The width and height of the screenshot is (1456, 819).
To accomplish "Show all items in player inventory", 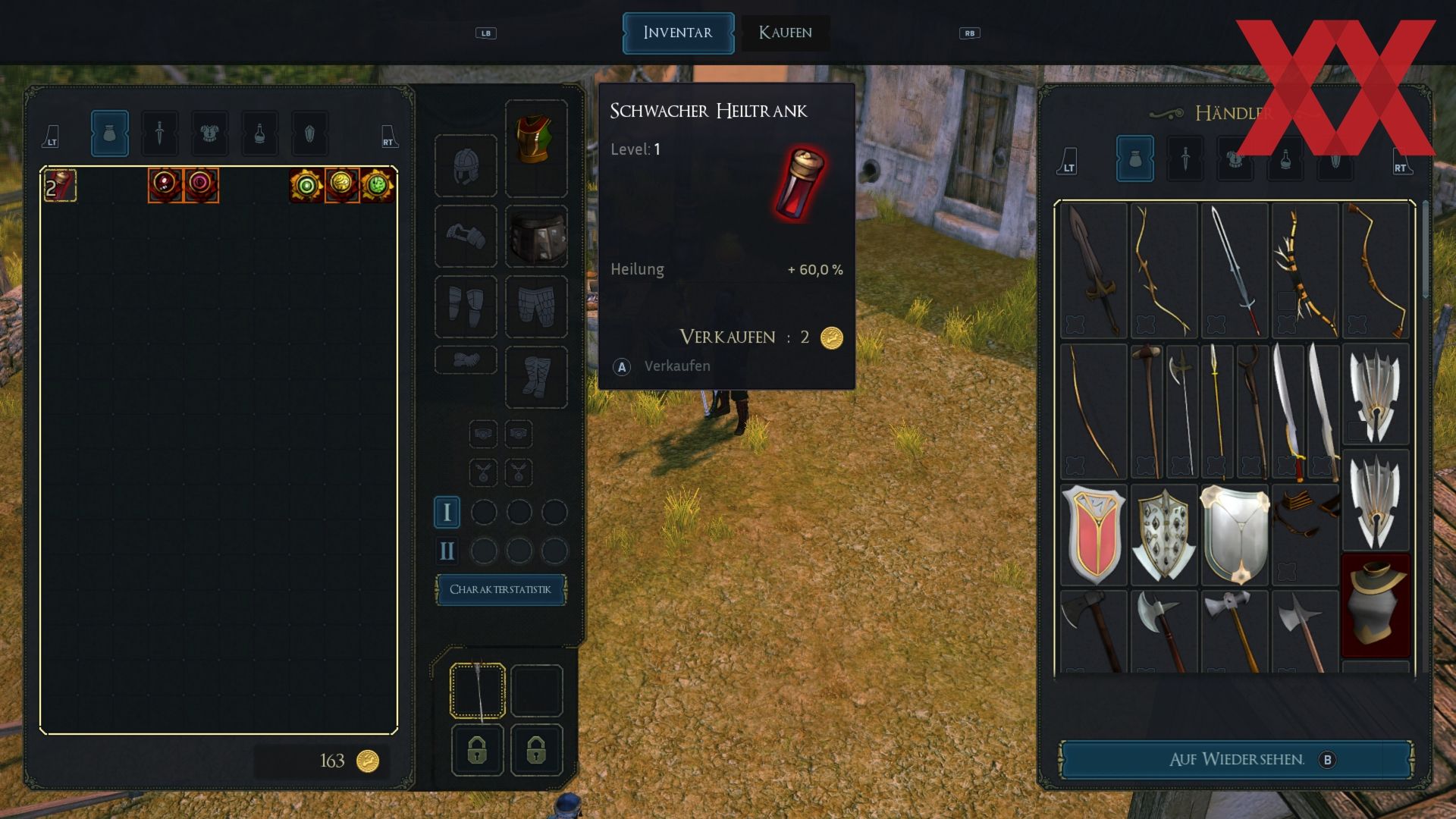I will (x=109, y=133).
